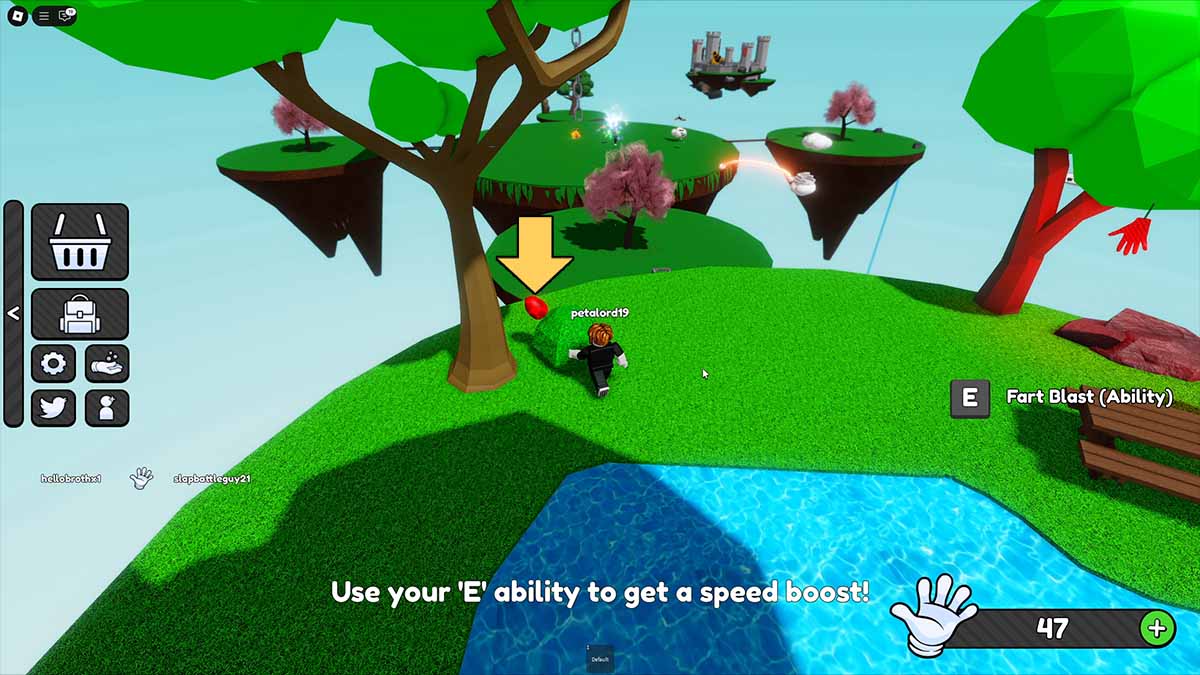The height and width of the screenshot is (675, 1200).
Task: Activate the Fart Blast ability label
Action: pyautogui.click(x=1089, y=397)
